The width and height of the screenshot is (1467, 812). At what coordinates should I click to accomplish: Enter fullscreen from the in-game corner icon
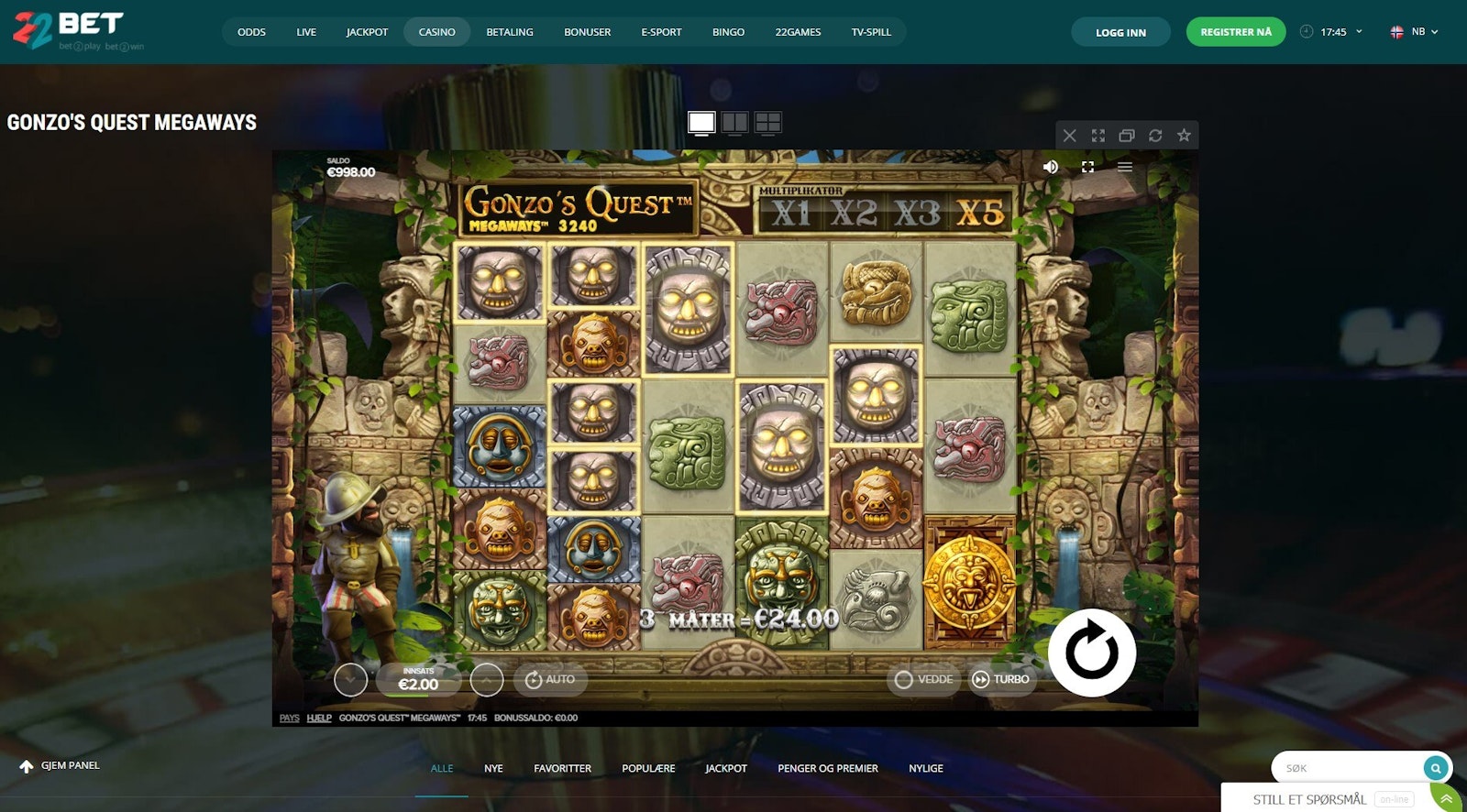pyautogui.click(x=1087, y=167)
